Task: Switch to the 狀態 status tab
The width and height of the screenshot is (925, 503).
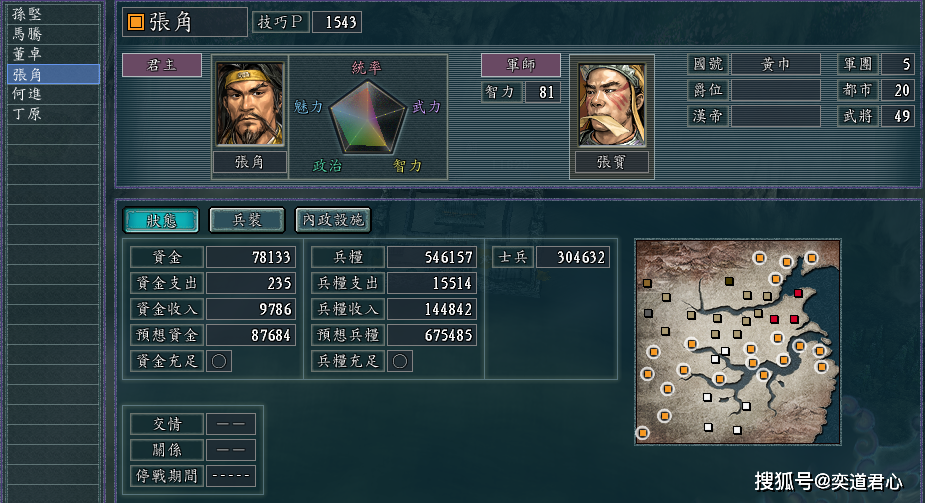Action: tap(160, 220)
